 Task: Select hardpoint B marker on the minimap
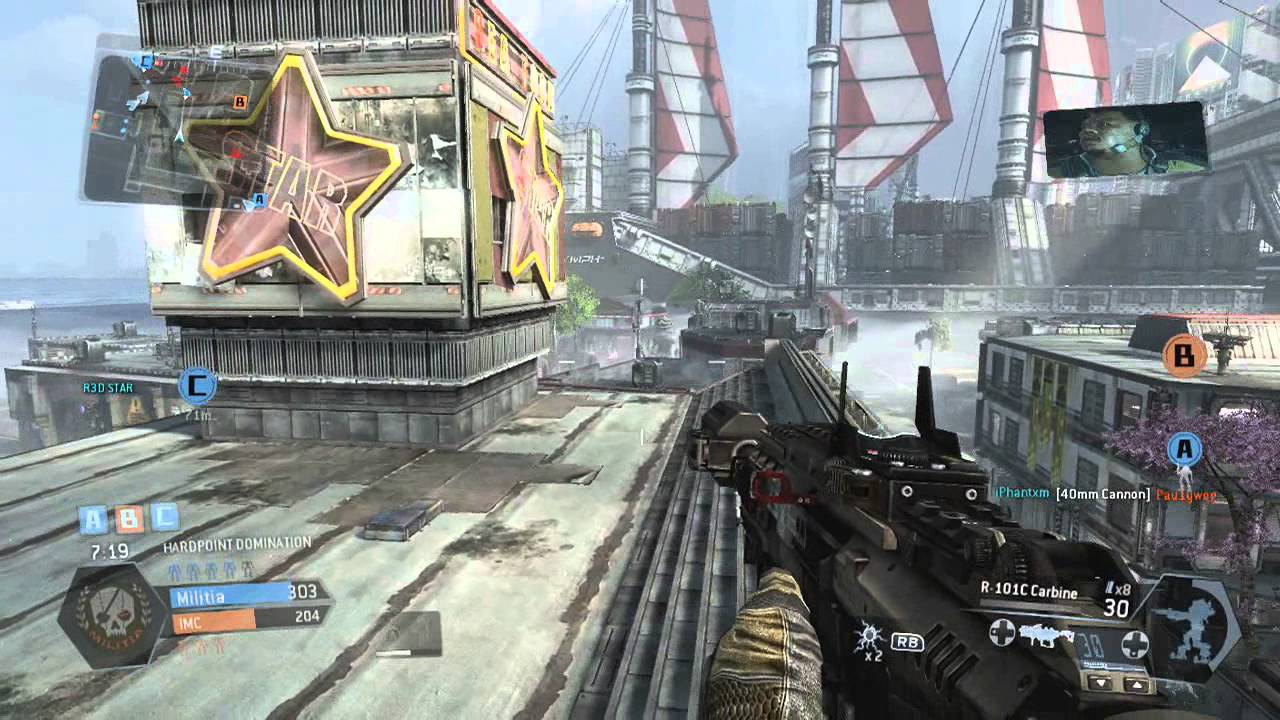tap(239, 101)
